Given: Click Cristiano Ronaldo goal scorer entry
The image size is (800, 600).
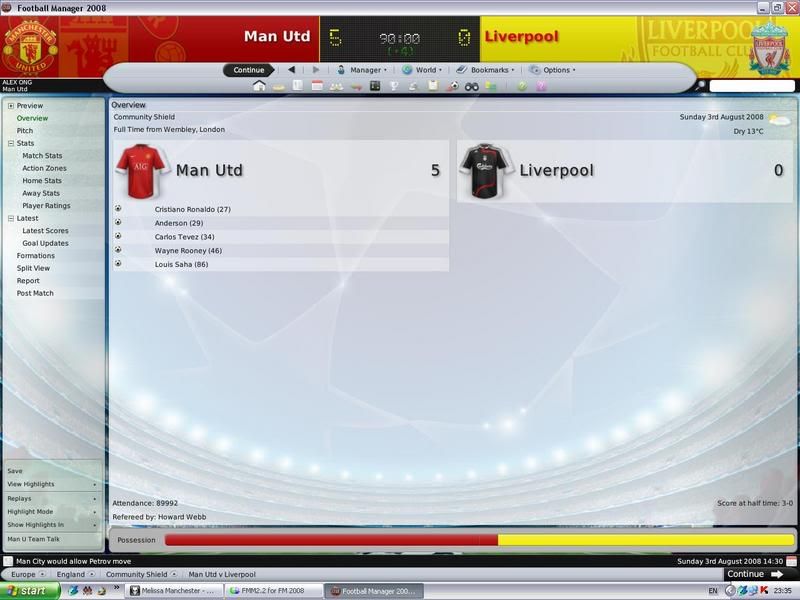Looking at the screenshot, I should click(193, 209).
